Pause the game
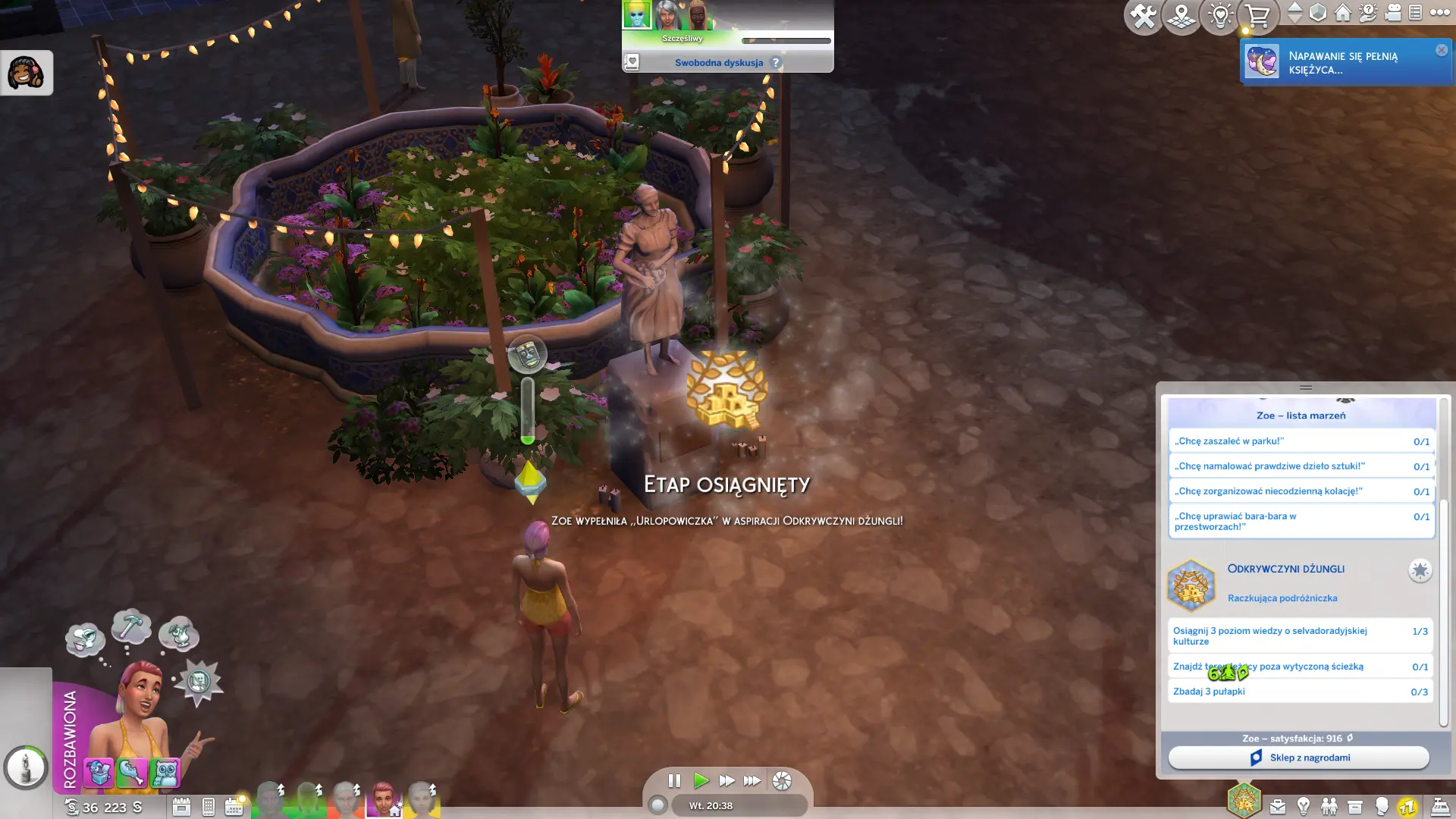Screen dimensions: 1456x819 click(x=674, y=780)
